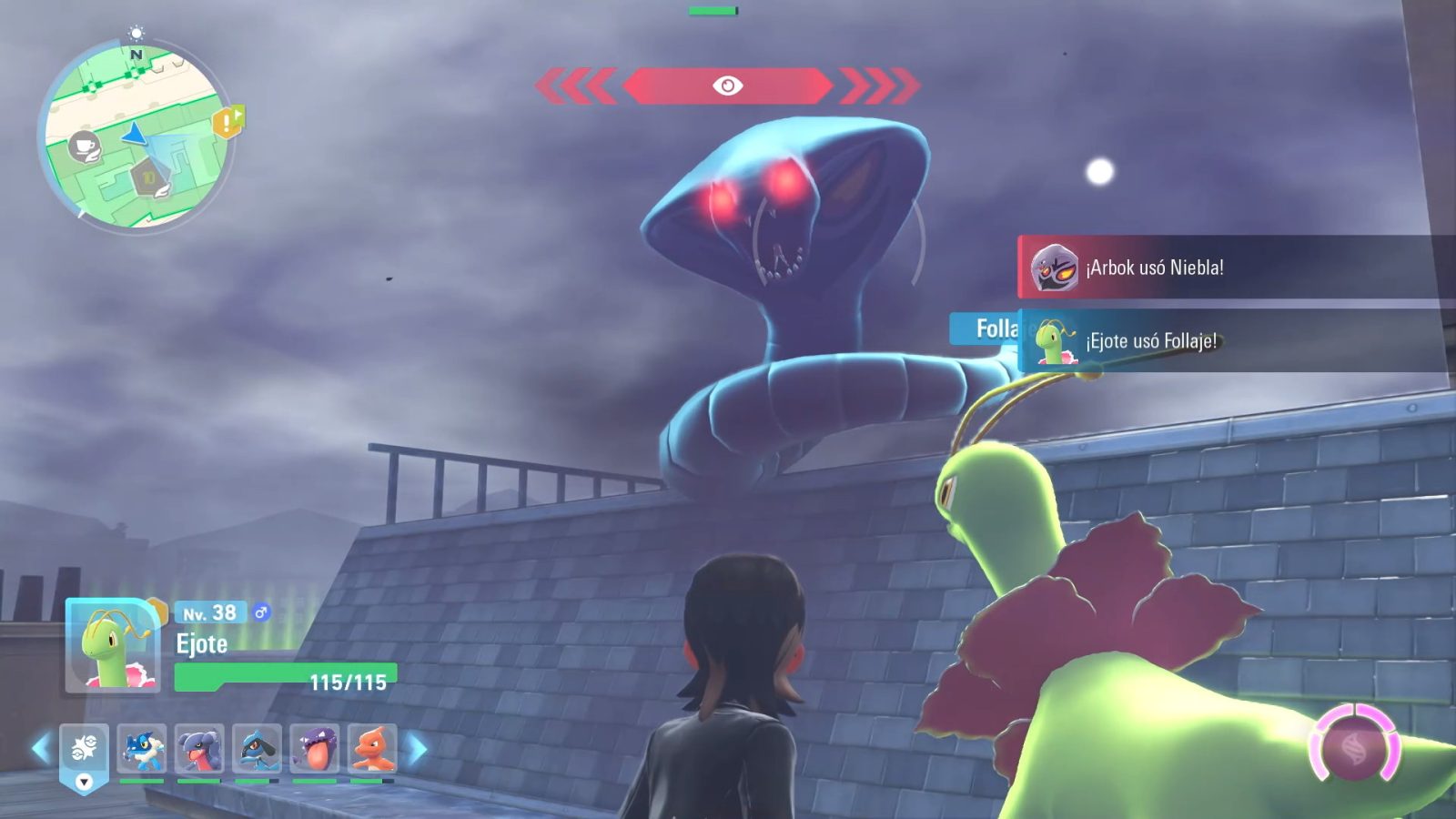The width and height of the screenshot is (1456, 819).
Task: Open the circular minimap
Action: coord(136,136)
